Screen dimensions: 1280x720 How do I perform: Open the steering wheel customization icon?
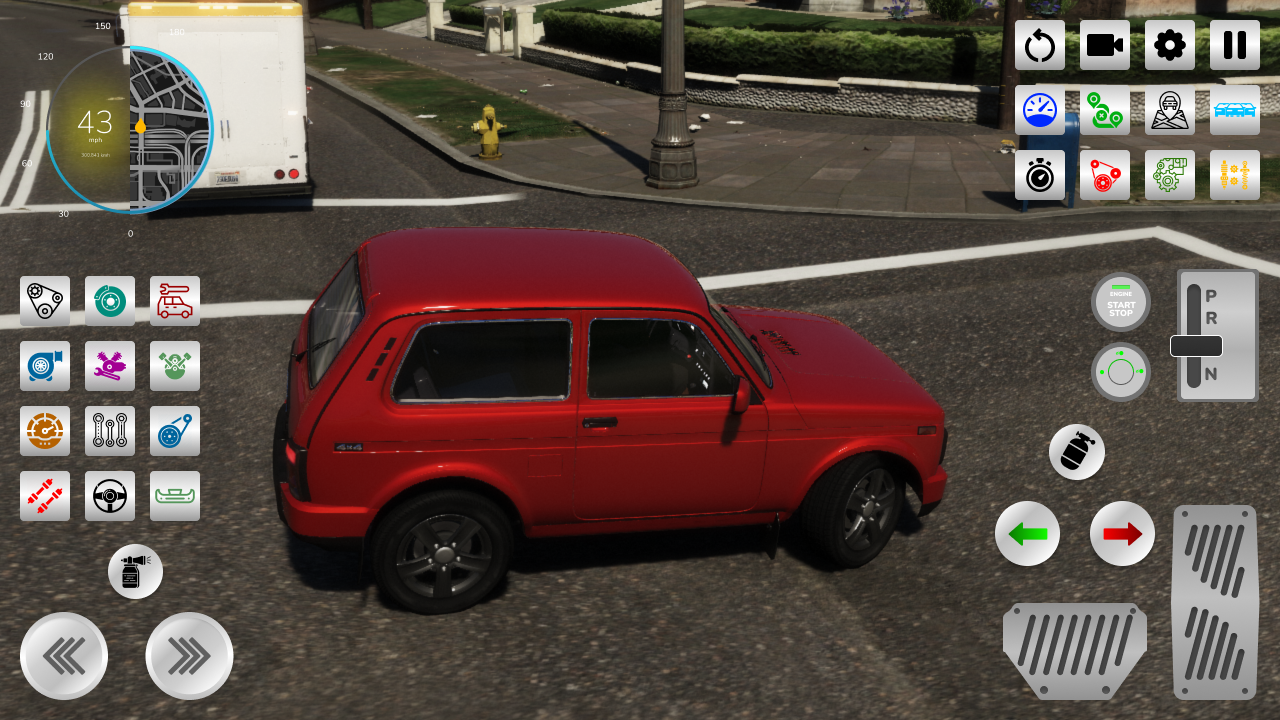[110, 496]
